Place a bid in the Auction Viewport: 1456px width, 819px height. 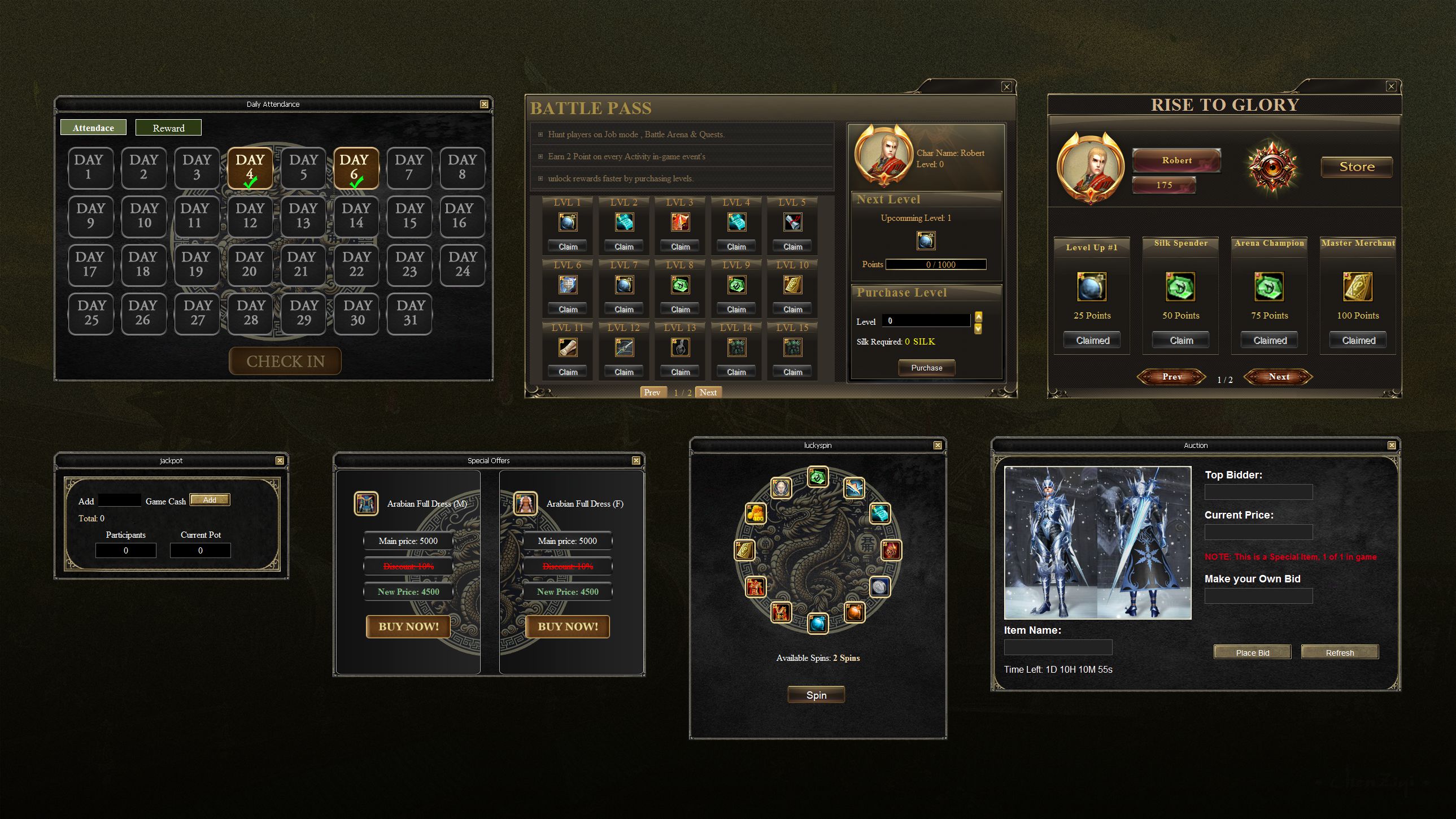pyautogui.click(x=1252, y=653)
